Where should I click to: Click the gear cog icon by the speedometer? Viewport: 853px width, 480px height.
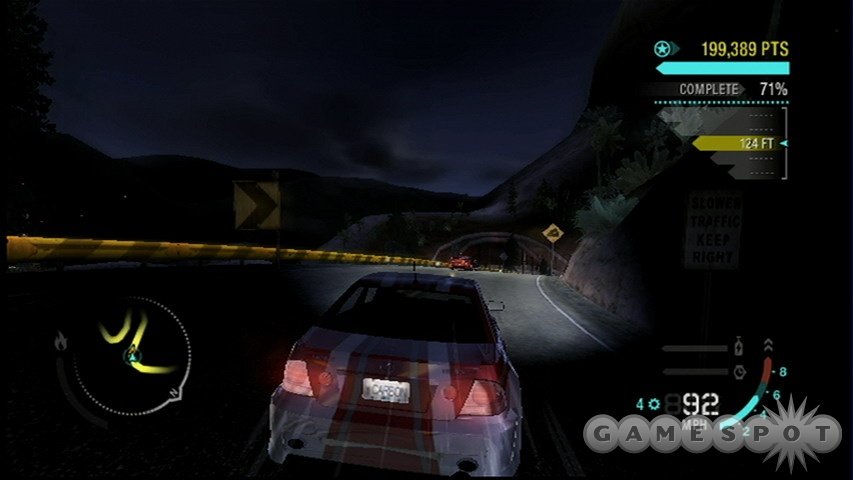click(654, 405)
